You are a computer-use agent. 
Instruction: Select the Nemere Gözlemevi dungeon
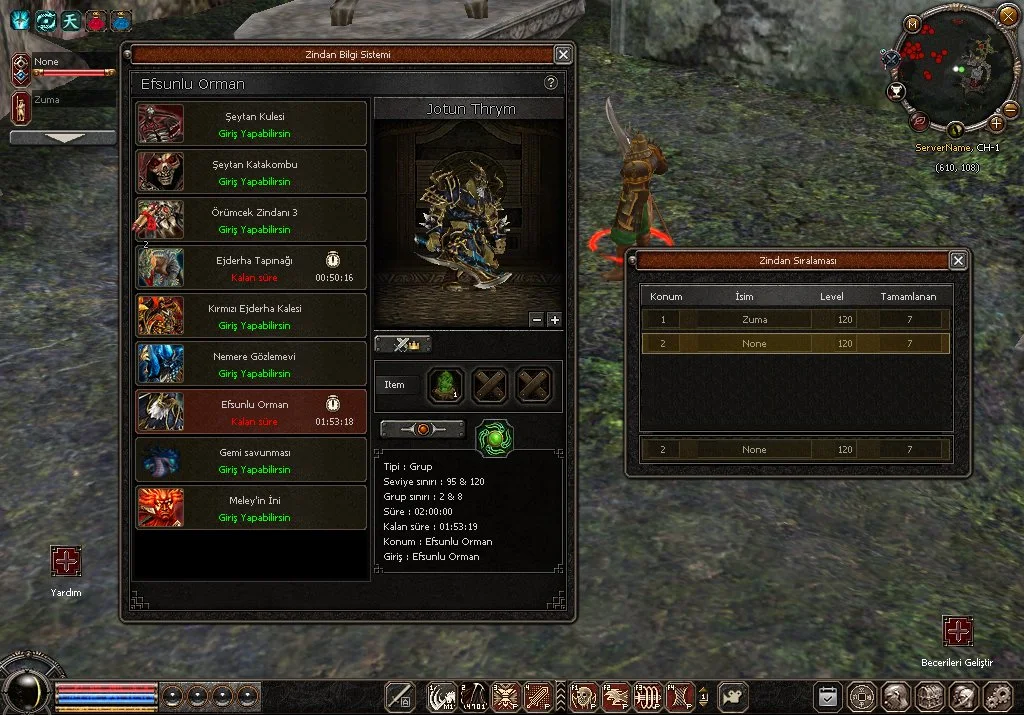click(252, 364)
